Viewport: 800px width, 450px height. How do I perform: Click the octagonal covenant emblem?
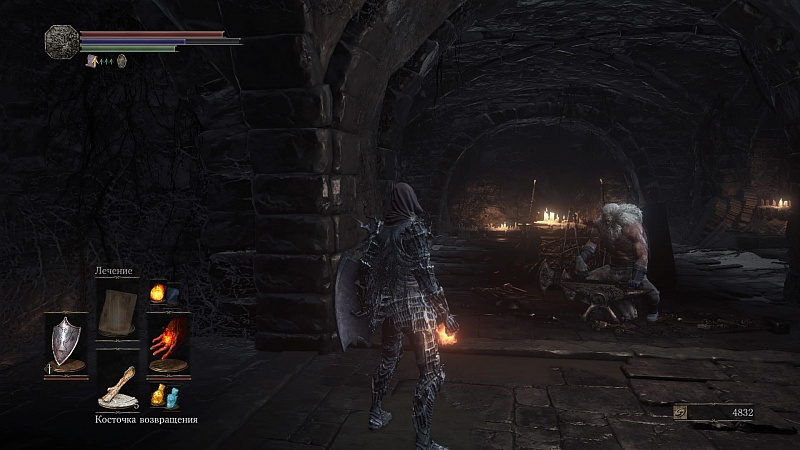(x=61, y=41)
